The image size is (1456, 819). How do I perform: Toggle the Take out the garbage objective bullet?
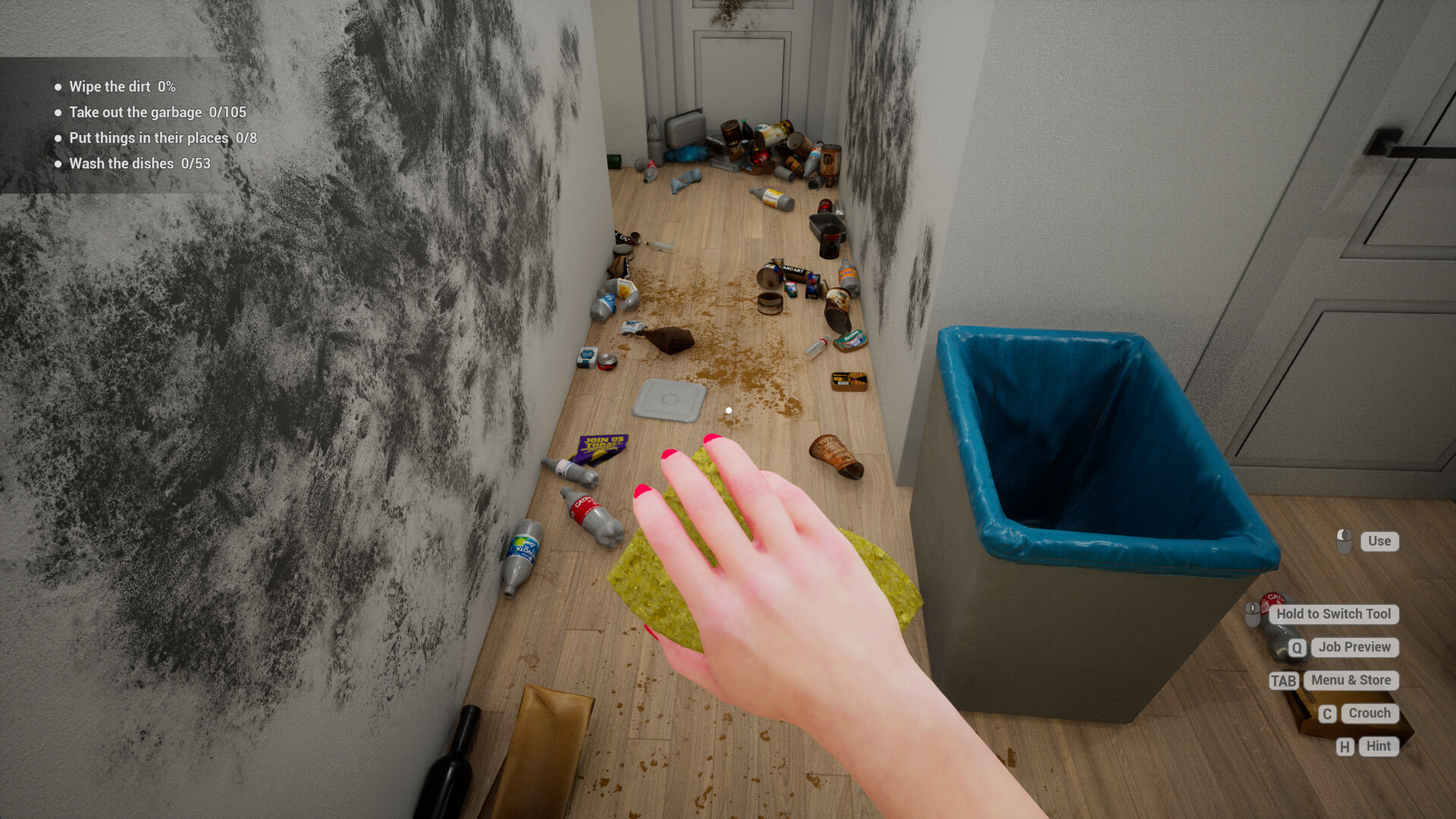pyautogui.click(x=57, y=112)
